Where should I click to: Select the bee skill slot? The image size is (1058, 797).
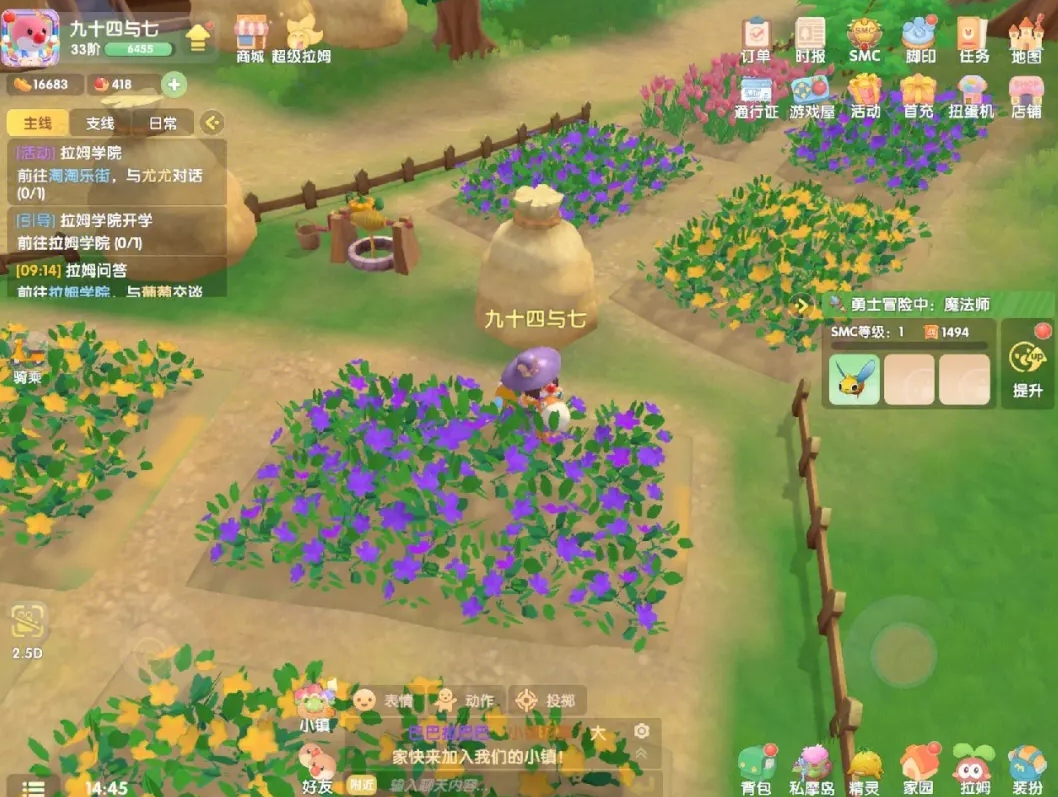(x=854, y=379)
